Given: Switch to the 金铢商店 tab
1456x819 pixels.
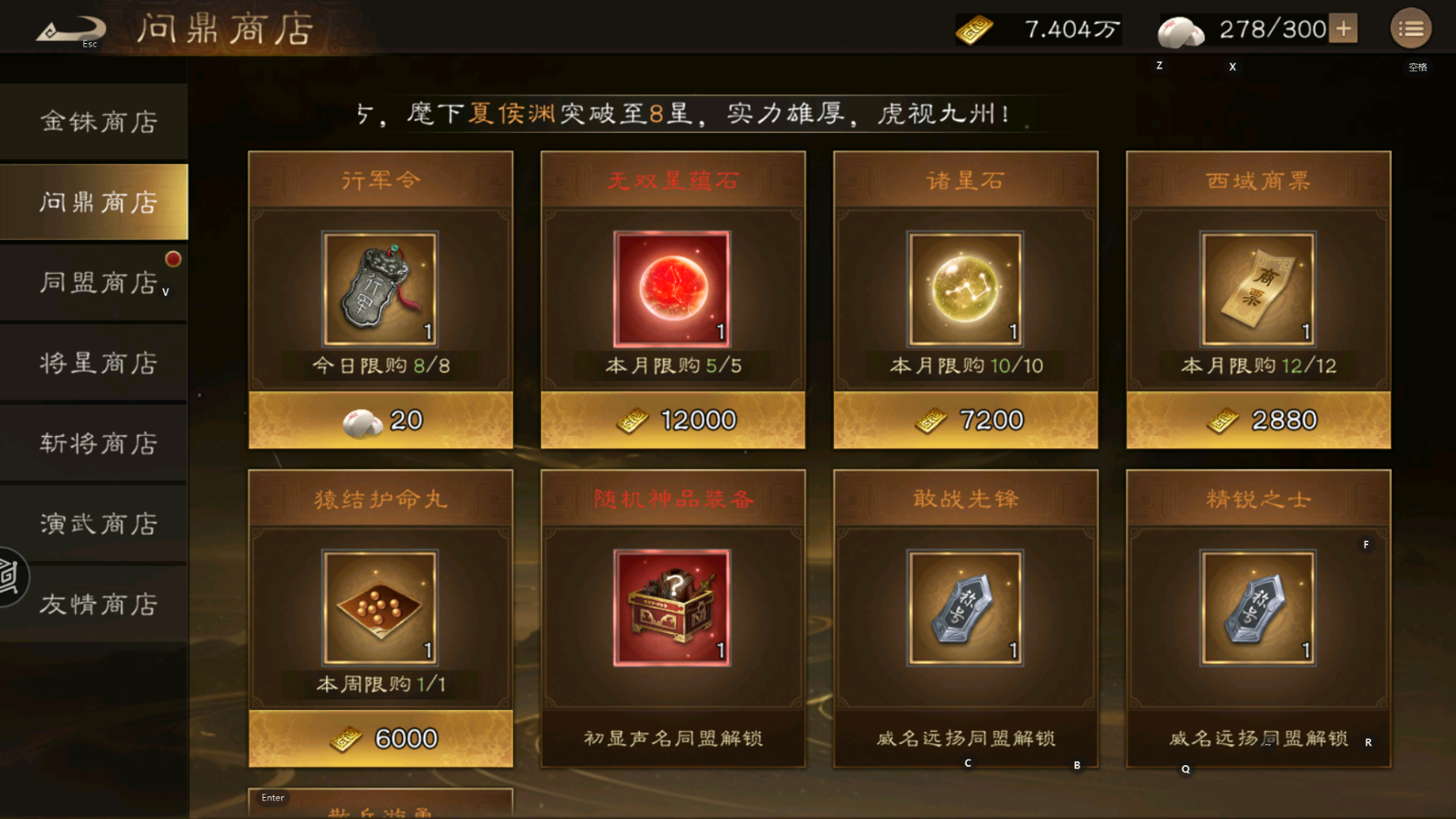Looking at the screenshot, I should pyautogui.click(x=94, y=120).
